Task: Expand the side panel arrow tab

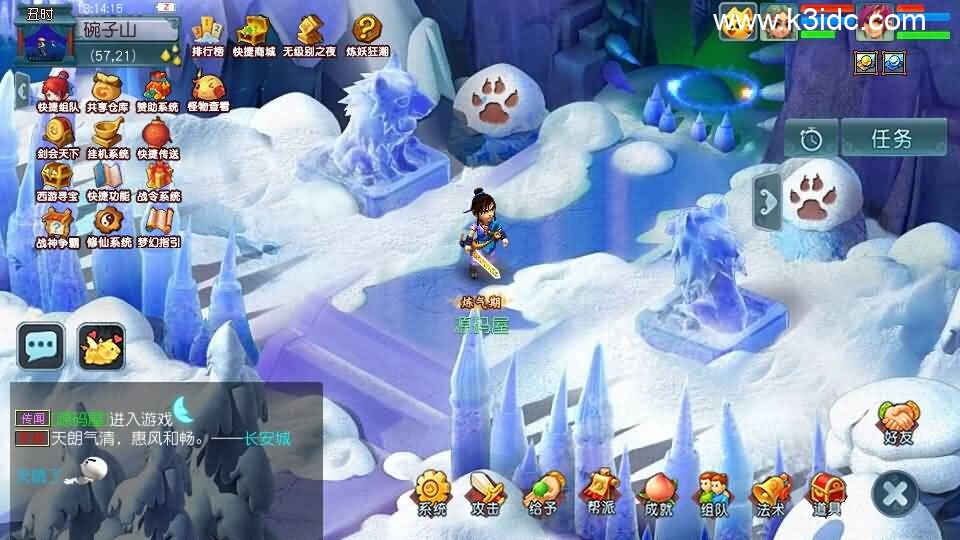Action: click(766, 201)
